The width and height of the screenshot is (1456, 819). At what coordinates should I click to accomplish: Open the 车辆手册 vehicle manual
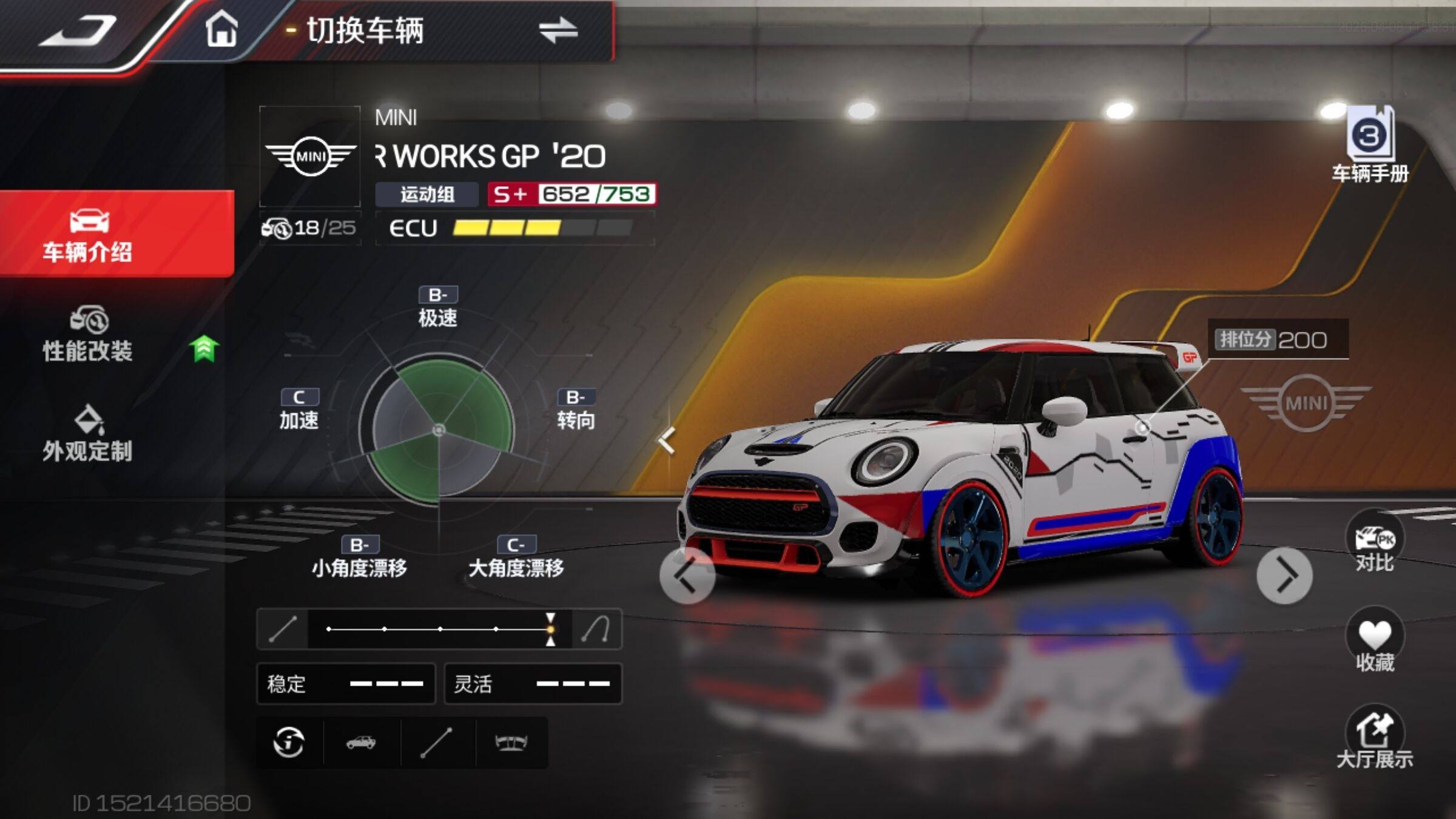1369,146
